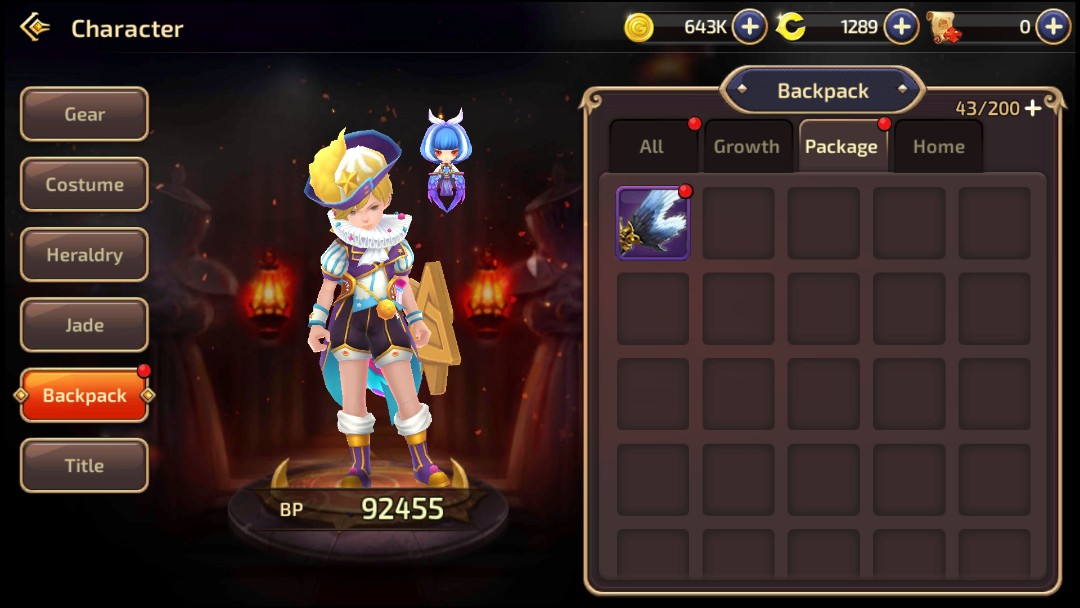1080x608 pixels.
Task: Select the feathered wing item in backpack
Action: [x=653, y=223]
